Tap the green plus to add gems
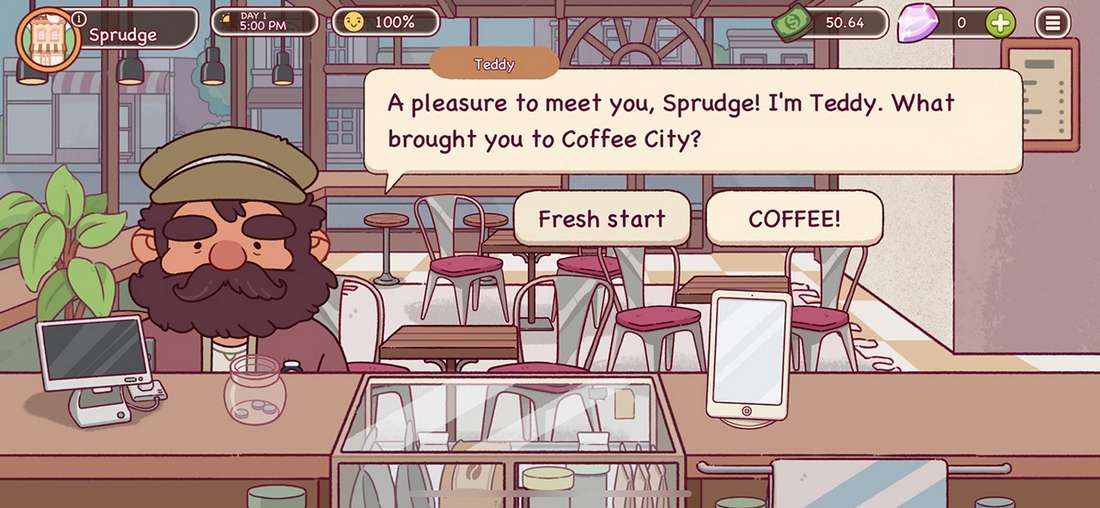Screen dimensions: 1100x508 [x=1000, y=23]
